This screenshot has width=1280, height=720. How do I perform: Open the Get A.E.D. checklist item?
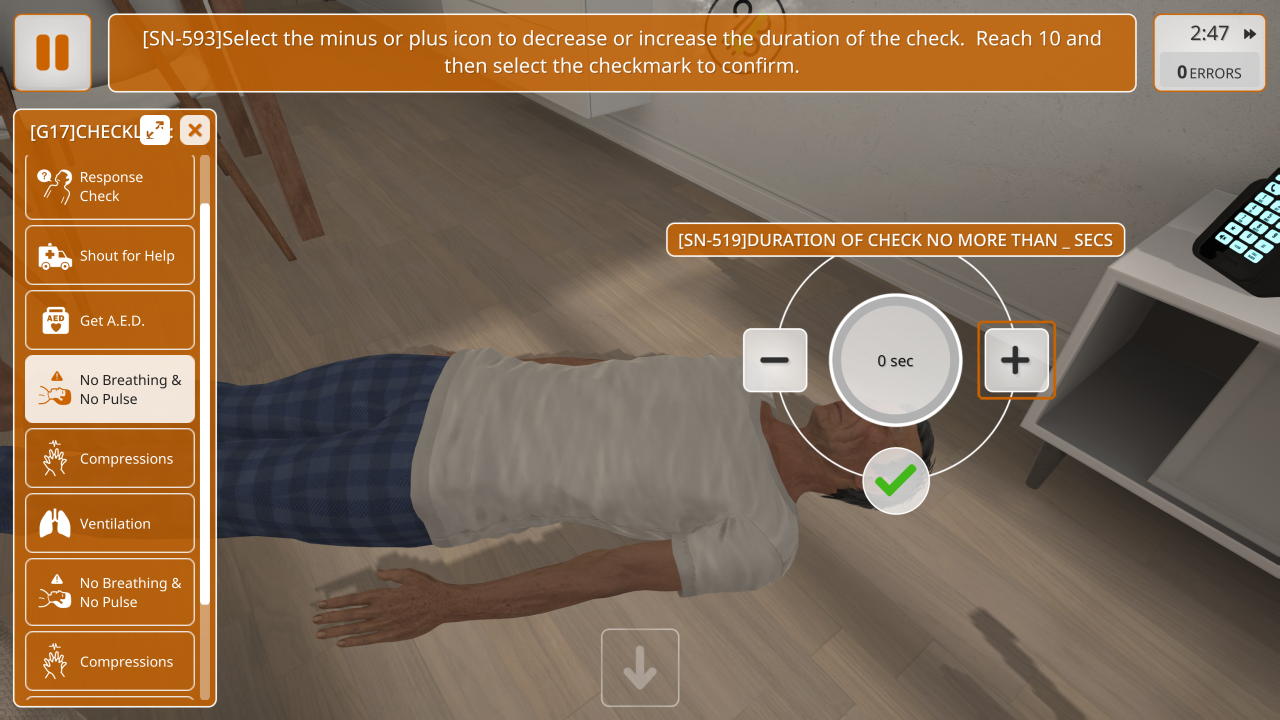(x=110, y=321)
